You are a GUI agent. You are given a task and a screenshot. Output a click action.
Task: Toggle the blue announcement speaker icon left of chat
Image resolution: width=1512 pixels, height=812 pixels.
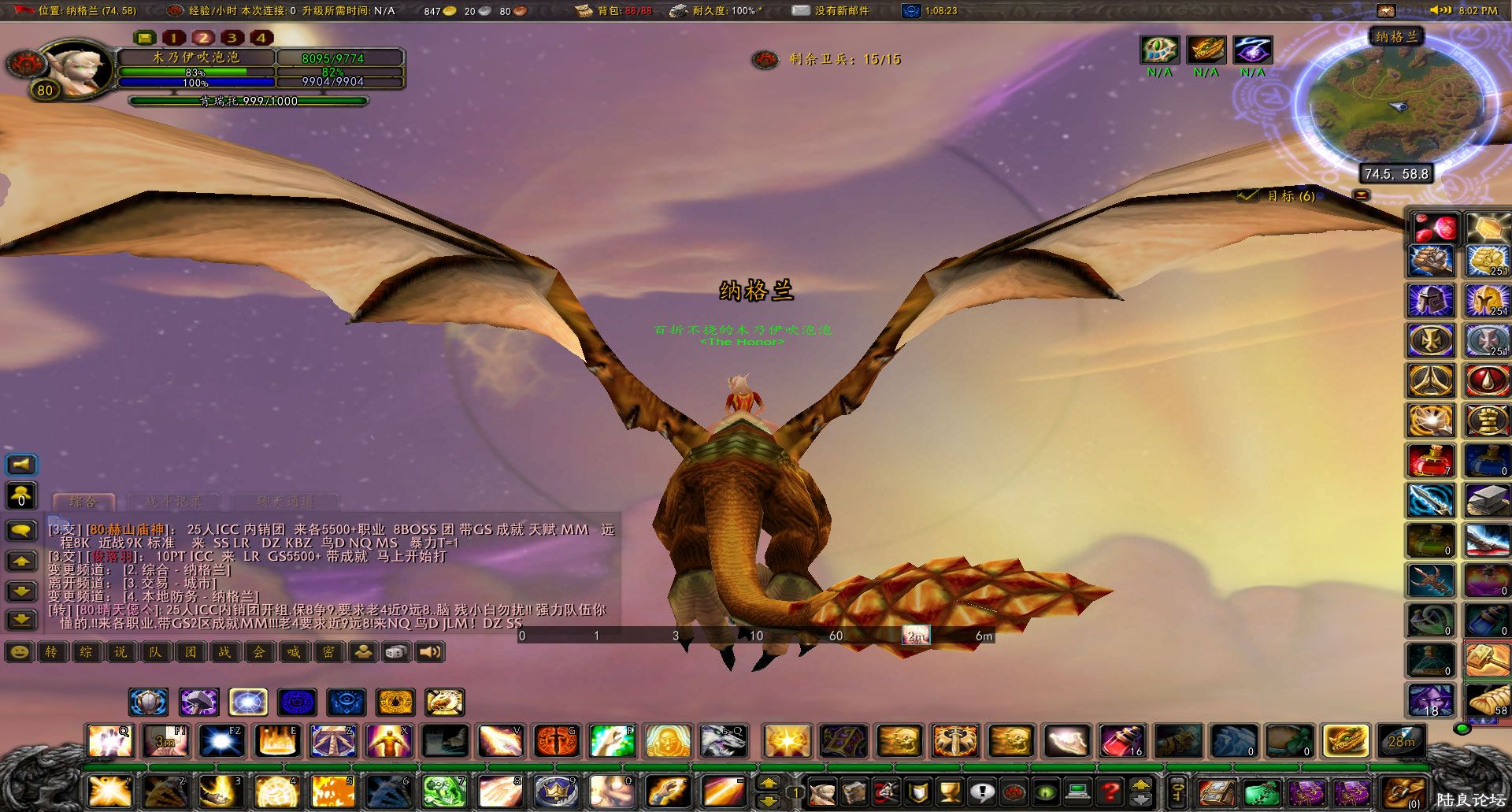pos(21,464)
